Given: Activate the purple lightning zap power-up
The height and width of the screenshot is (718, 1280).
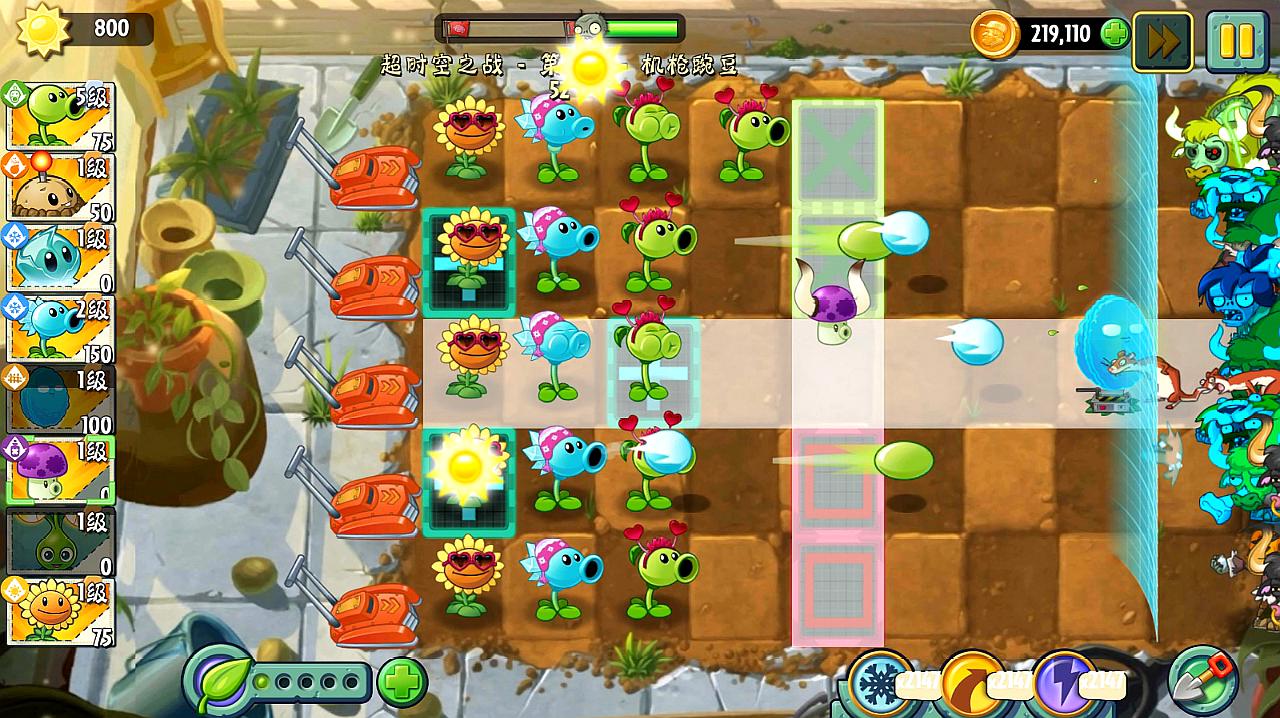Looking at the screenshot, I should pos(1065,683).
